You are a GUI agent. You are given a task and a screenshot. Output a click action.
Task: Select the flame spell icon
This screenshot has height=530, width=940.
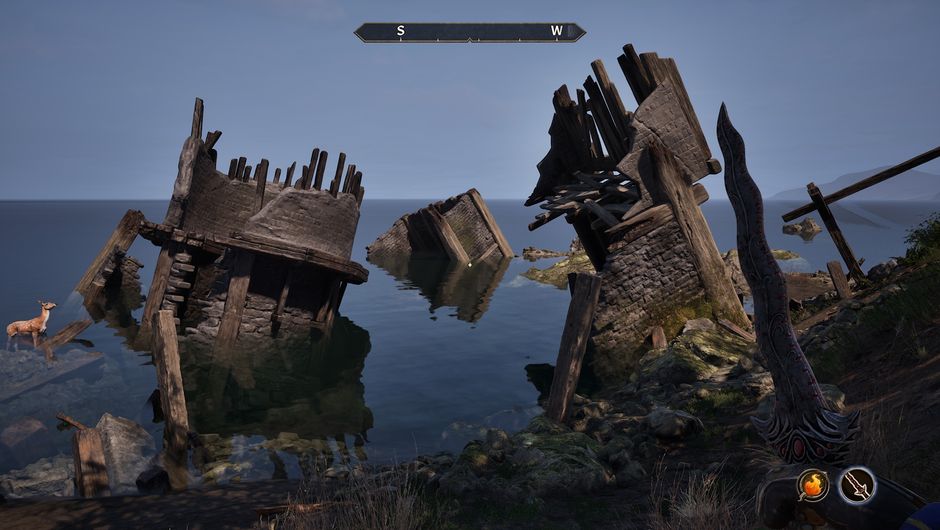(x=813, y=486)
